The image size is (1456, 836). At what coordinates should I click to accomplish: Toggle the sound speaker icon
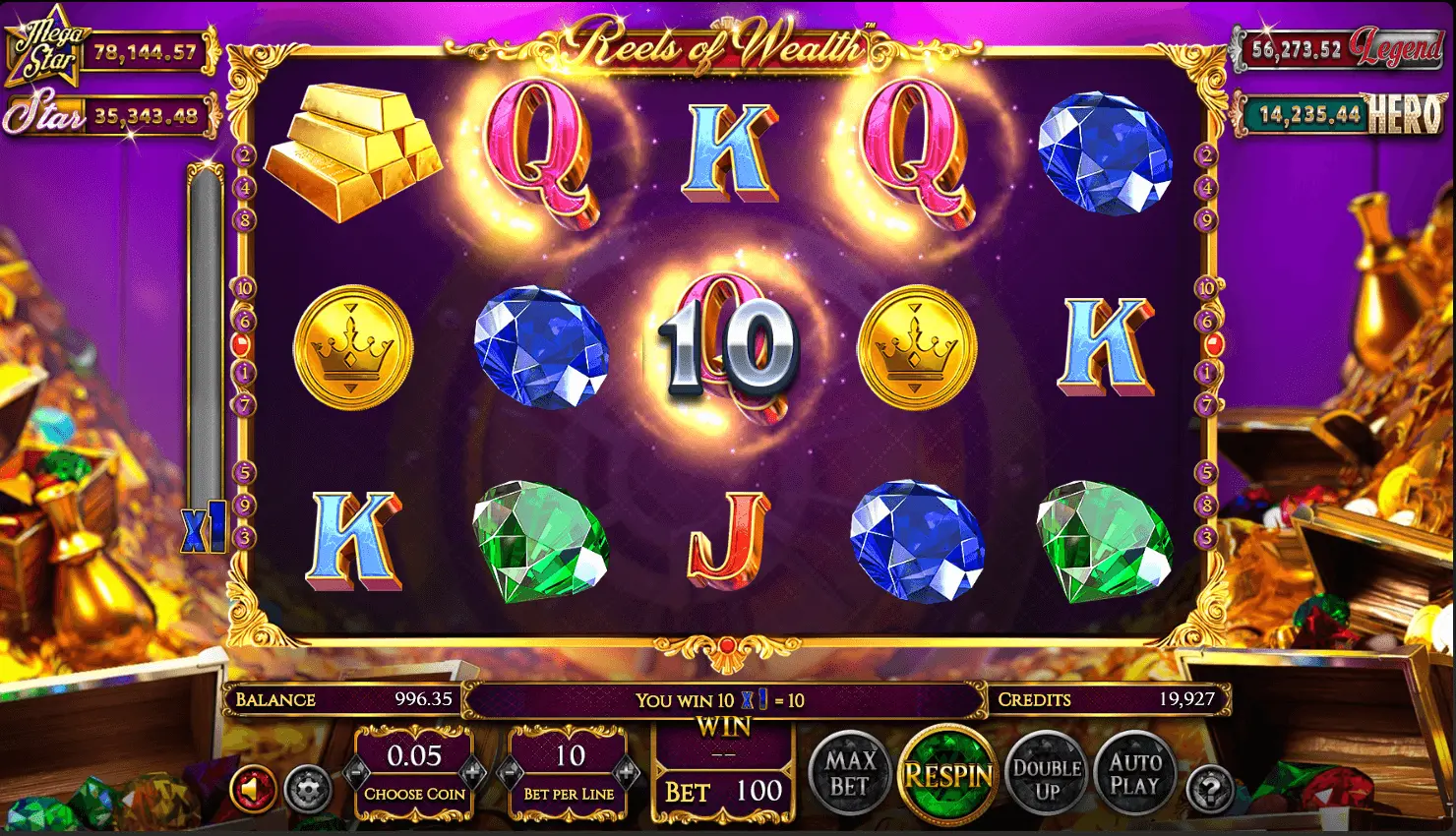(253, 789)
